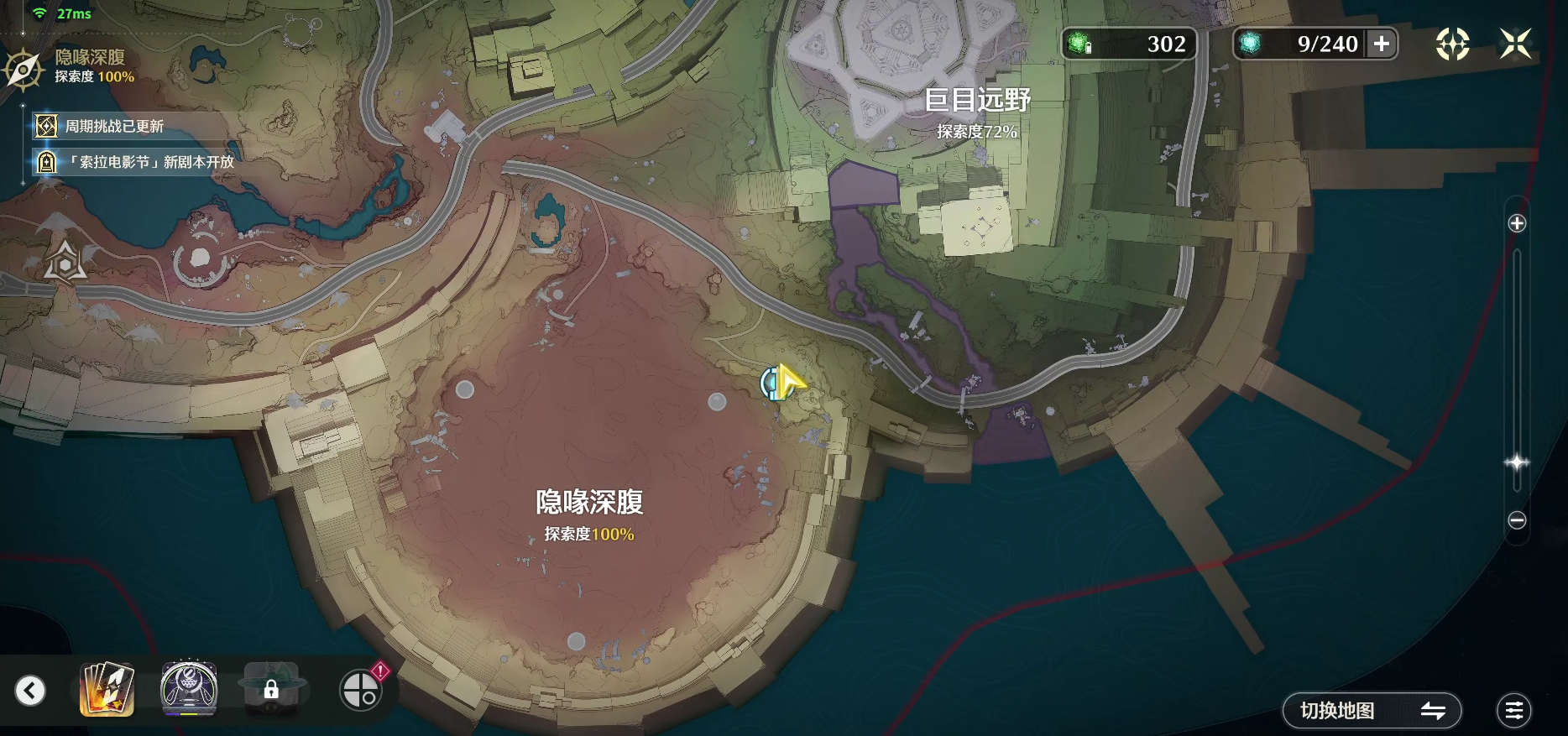1568x736 pixels.
Task: Select the round starry device icon
Action: click(189, 689)
